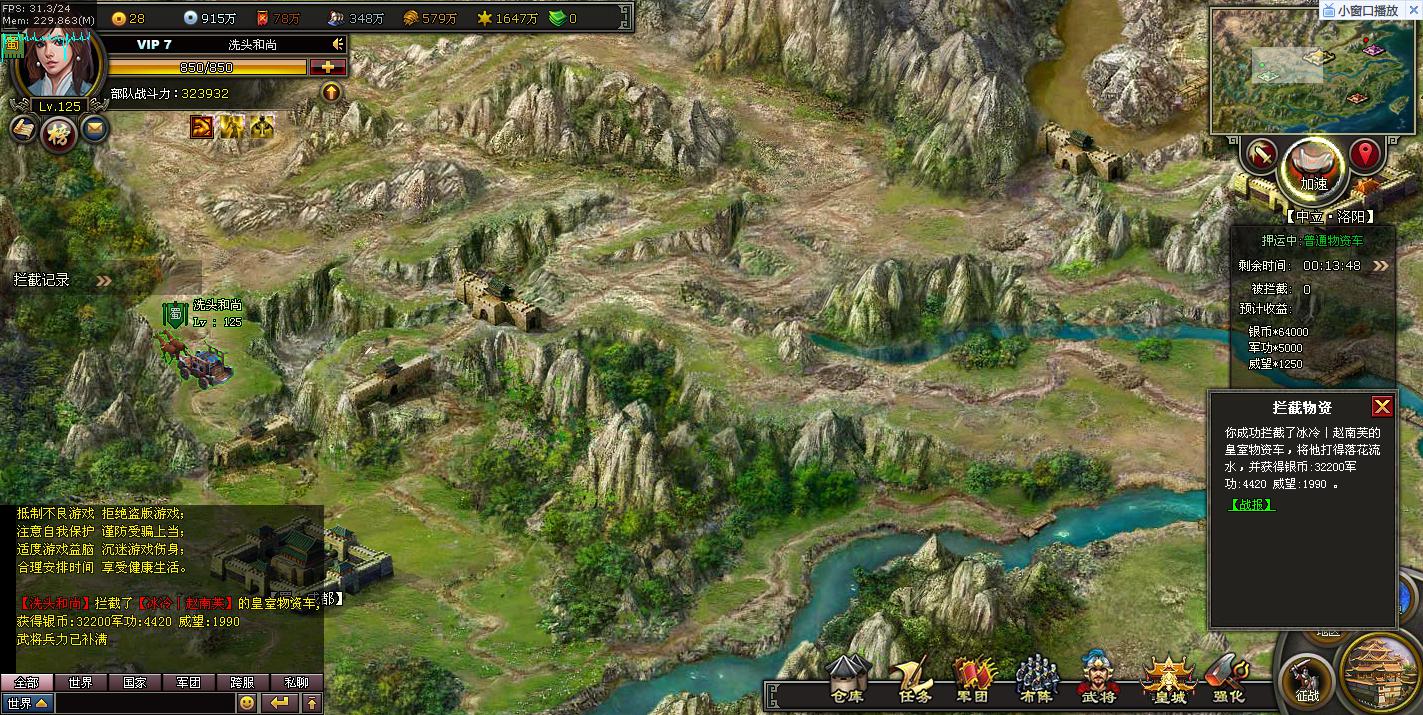Switch chat to the 国家 tab
The width and height of the screenshot is (1423, 715).
pos(135,682)
